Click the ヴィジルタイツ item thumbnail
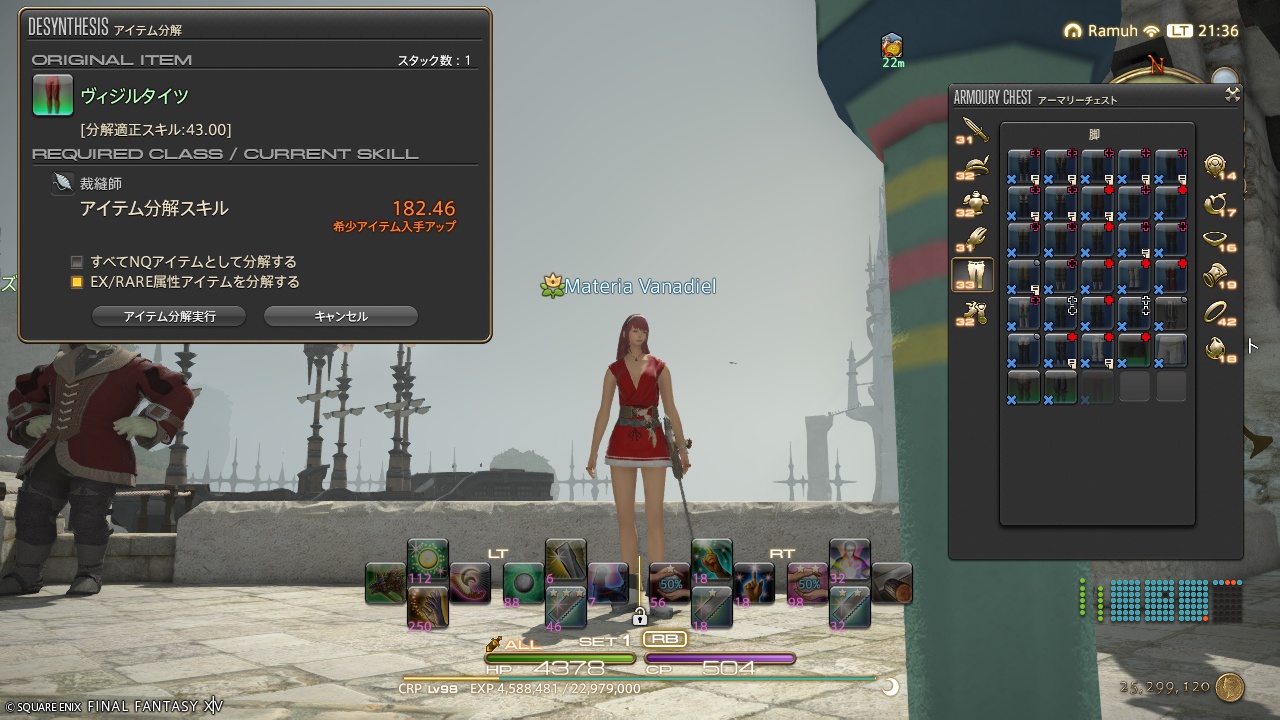The width and height of the screenshot is (1280, 720). [x=52, y=95]
